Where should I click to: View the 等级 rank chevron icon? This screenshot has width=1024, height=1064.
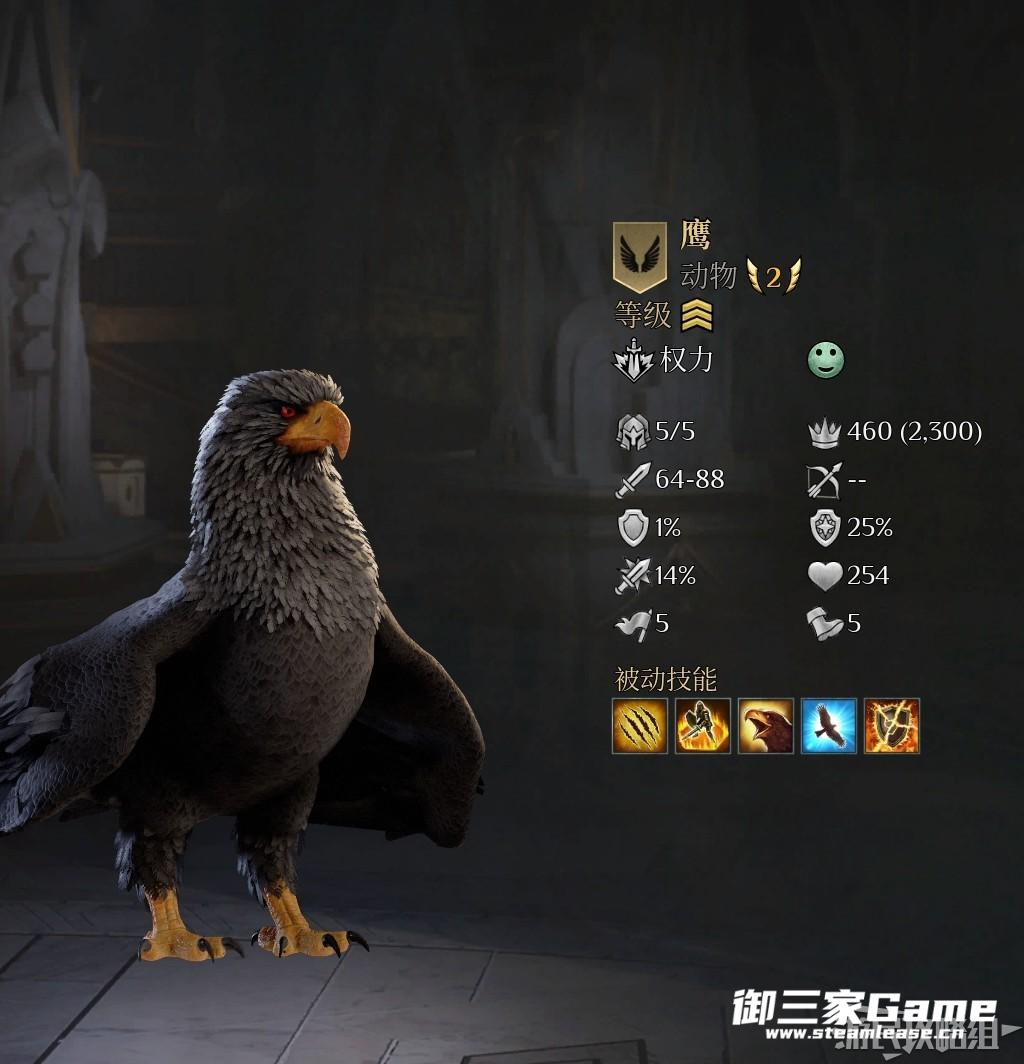697,316
